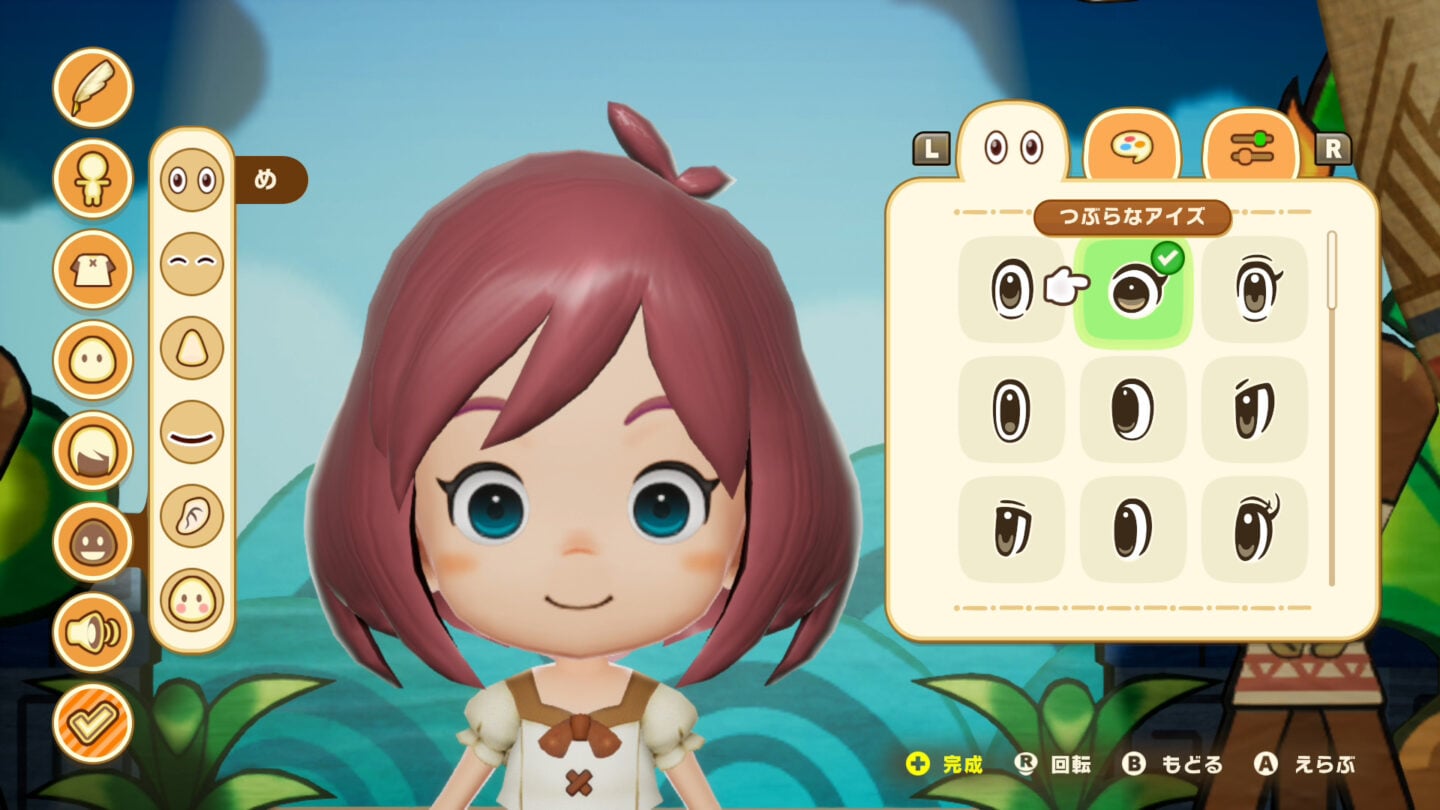The height and width of the screenshot is (810, 1440).
Task: Select the checked green-highlighted eye style
Action: pyautogui.click(x=1133, y=292)
